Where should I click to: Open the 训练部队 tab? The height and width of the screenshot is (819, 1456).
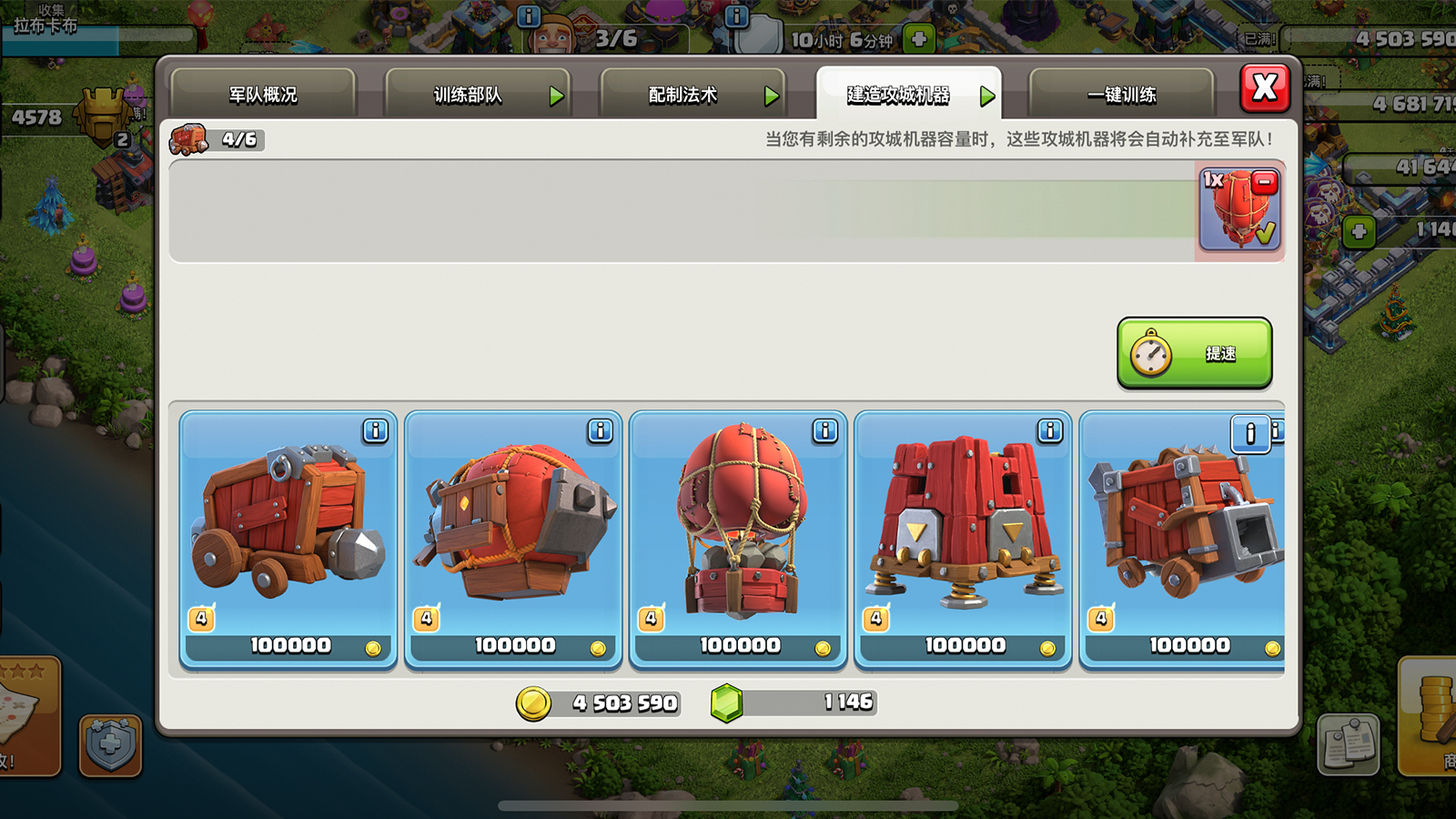coord(477,95)
